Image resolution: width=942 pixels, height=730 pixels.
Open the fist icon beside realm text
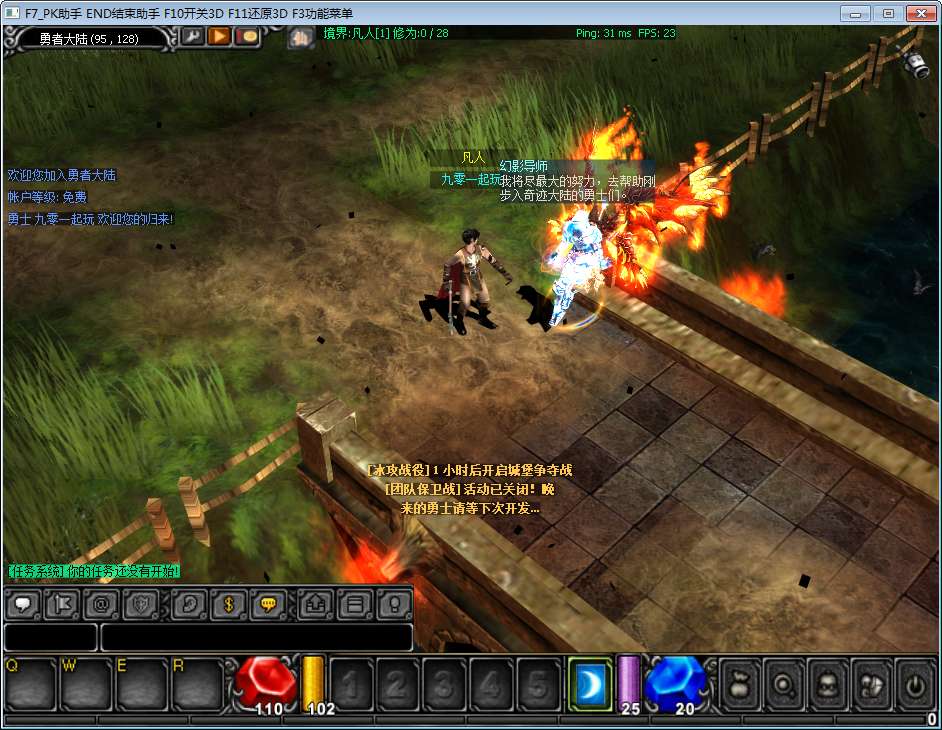300,38
